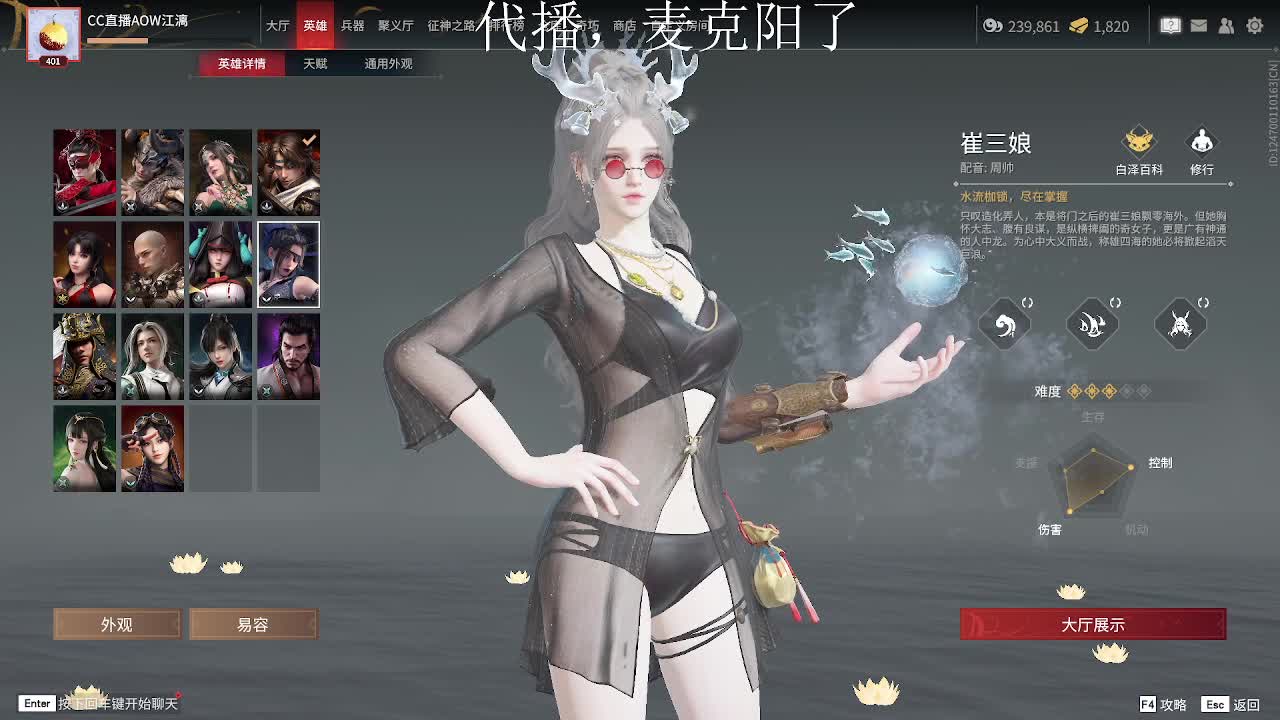This screenshot has width=1280, height=720.
Task: Click the 易容 face-change button
Action: click(x=253, y=623)
